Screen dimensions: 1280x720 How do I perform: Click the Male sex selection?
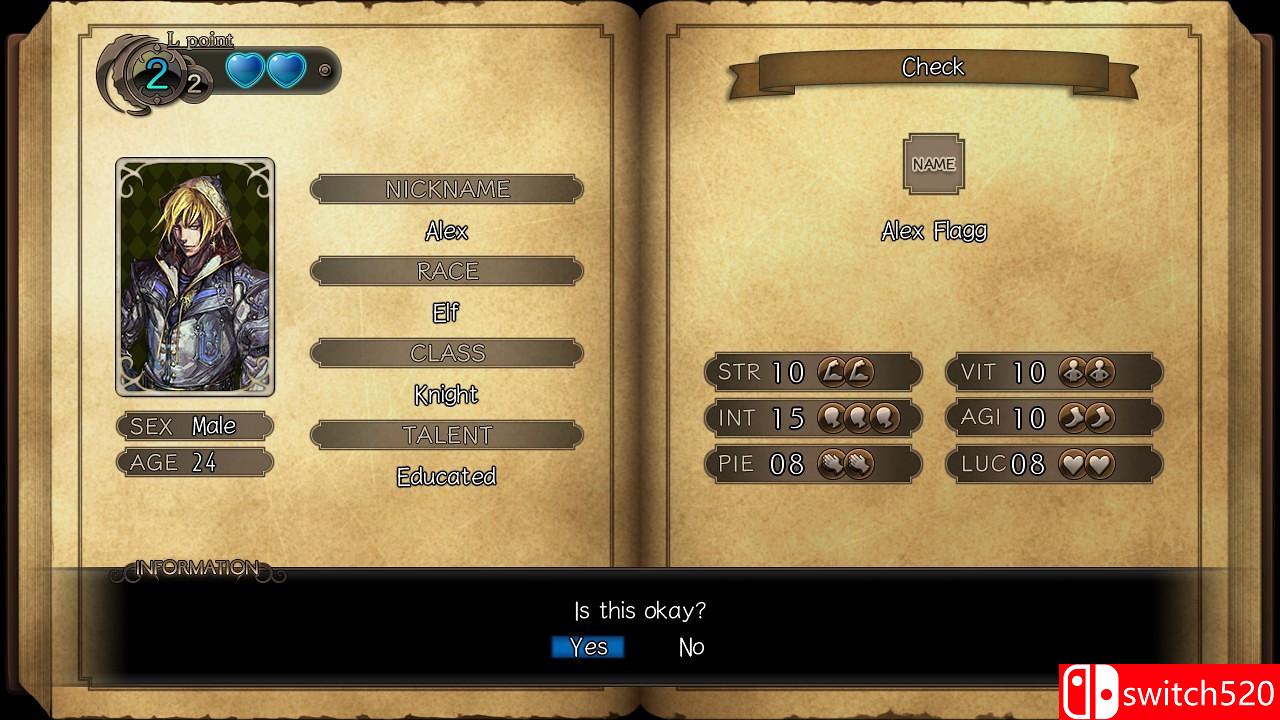click(195, 426)
